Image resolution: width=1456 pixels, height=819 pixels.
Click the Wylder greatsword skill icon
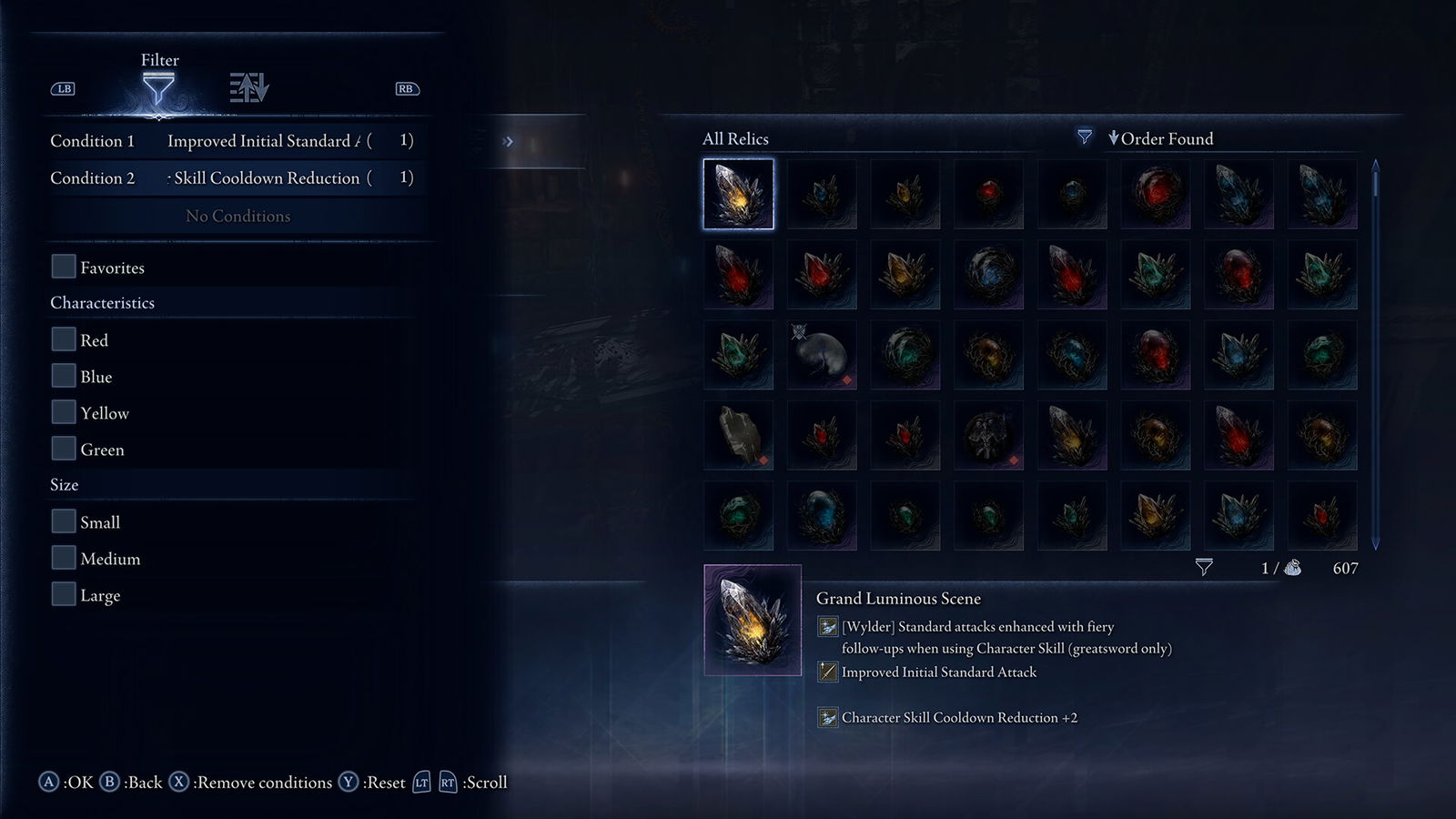[828, 627]
